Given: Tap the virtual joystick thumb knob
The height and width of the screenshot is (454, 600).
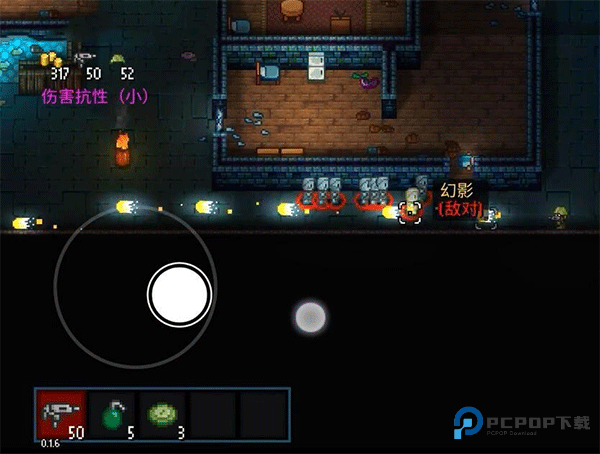Looking at the screenshot, I should coord(179,293).
